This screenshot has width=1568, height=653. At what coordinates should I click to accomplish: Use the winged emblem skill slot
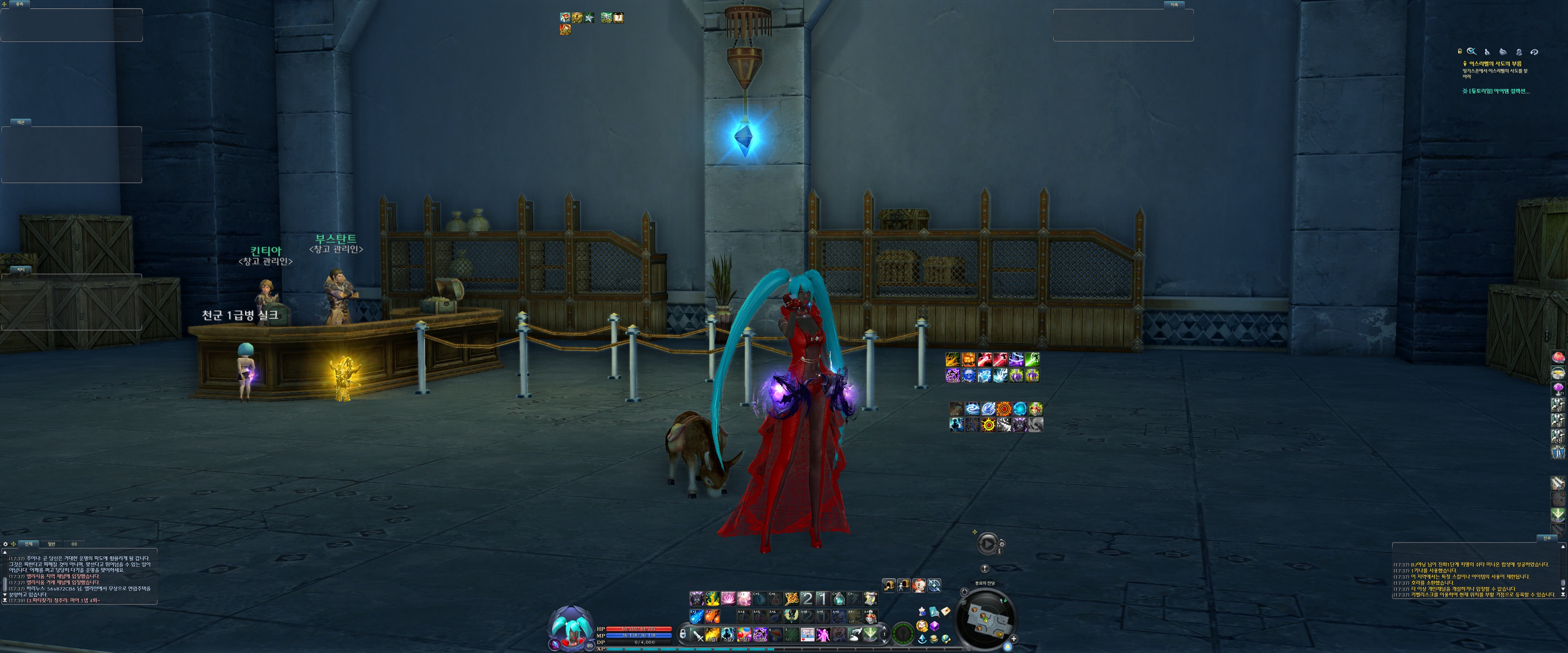point(791,616)
